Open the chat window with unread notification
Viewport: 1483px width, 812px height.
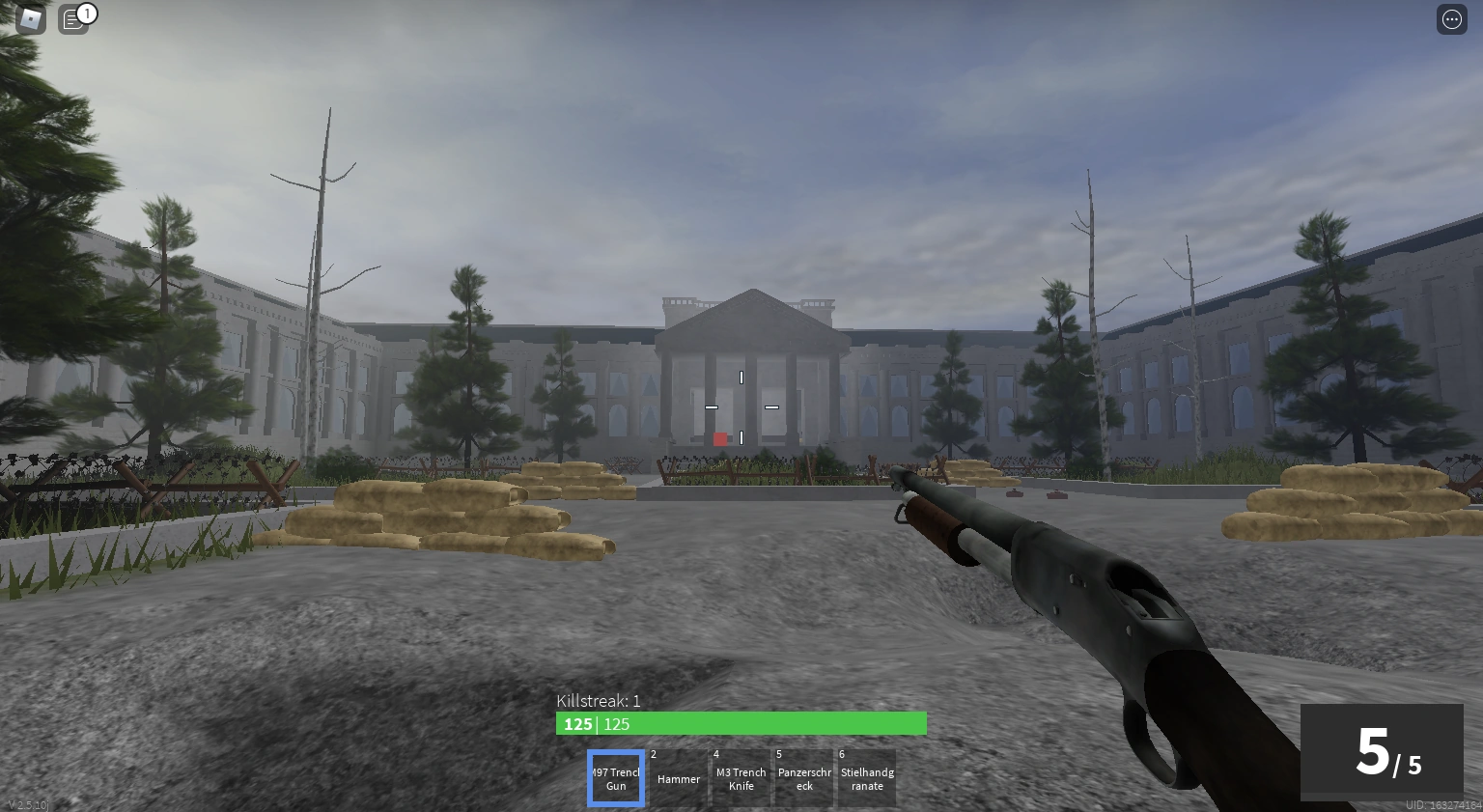[x=73, y=18]
